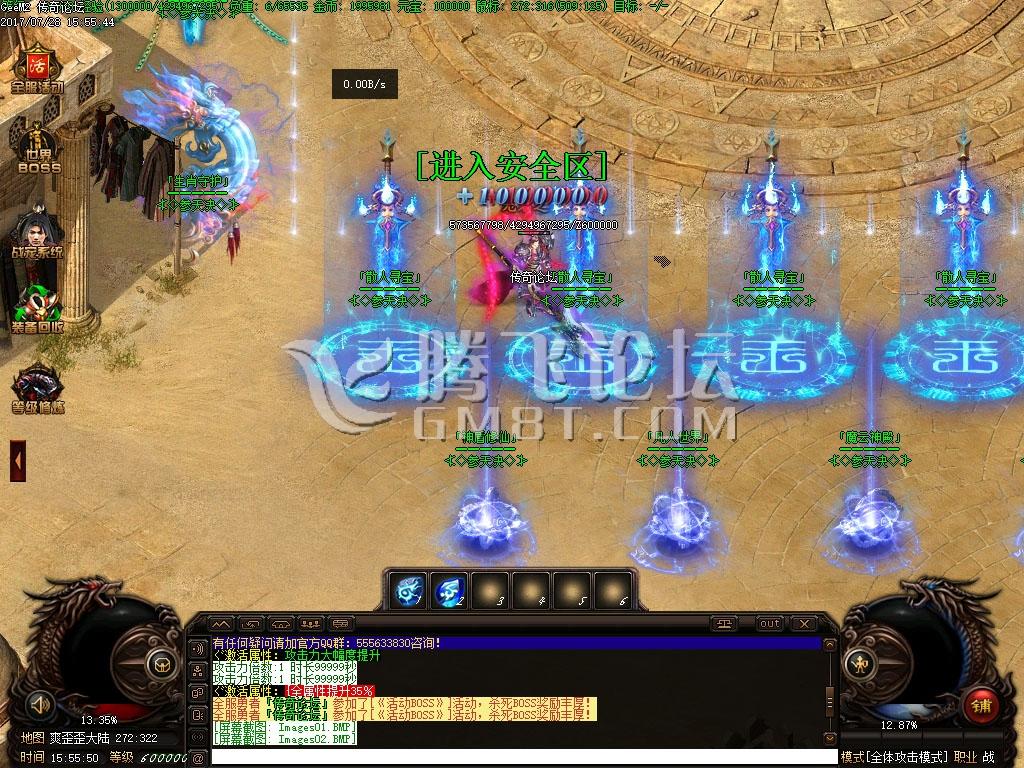Click the 'out' button above chat

(769, 624)
